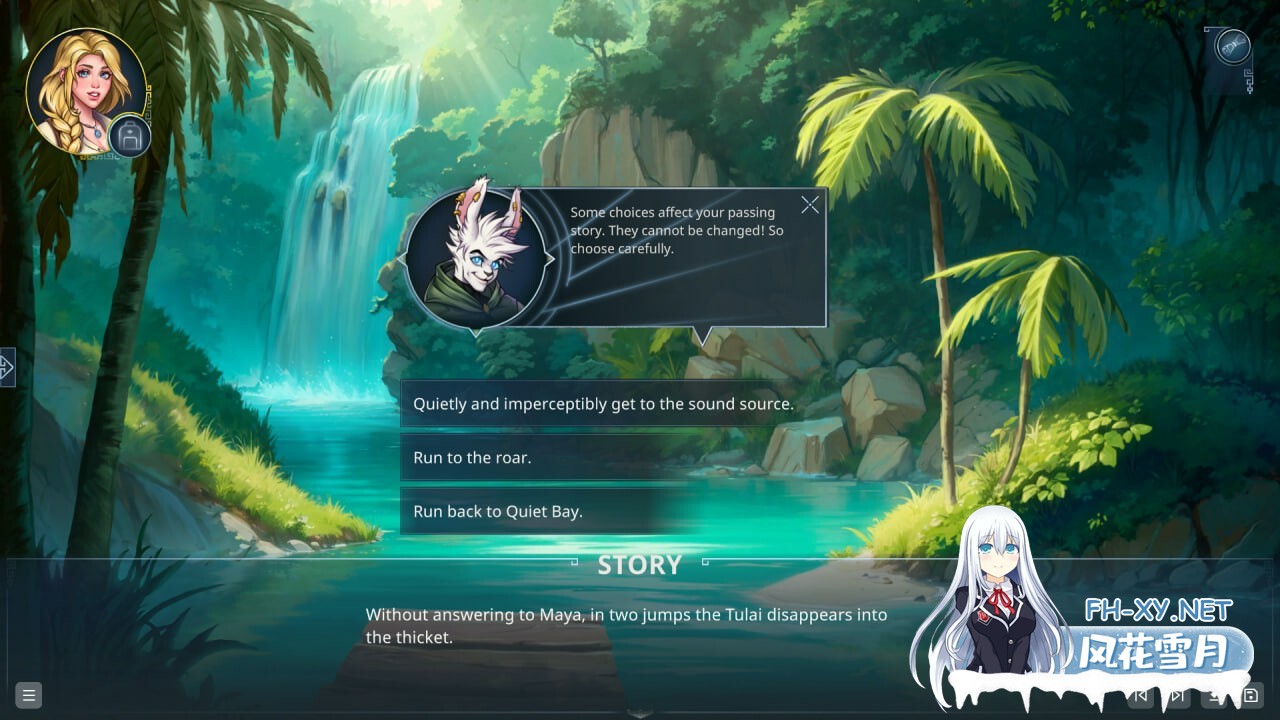This screenshot has width=1280, height=720.
Task: Select the "Run to the roar" choice
Action: click(x=472, y=458)
